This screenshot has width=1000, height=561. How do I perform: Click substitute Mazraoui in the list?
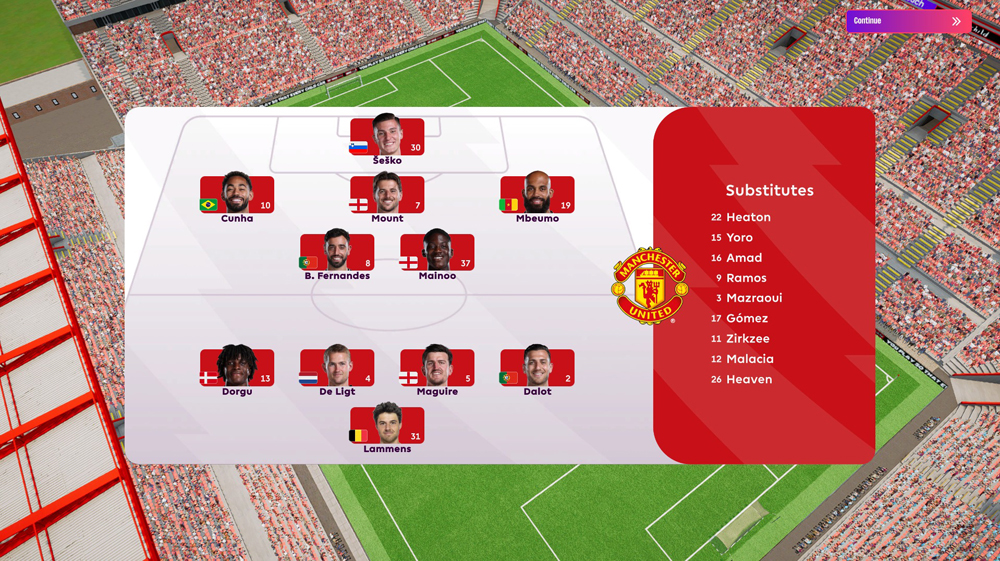click(754, 298)
